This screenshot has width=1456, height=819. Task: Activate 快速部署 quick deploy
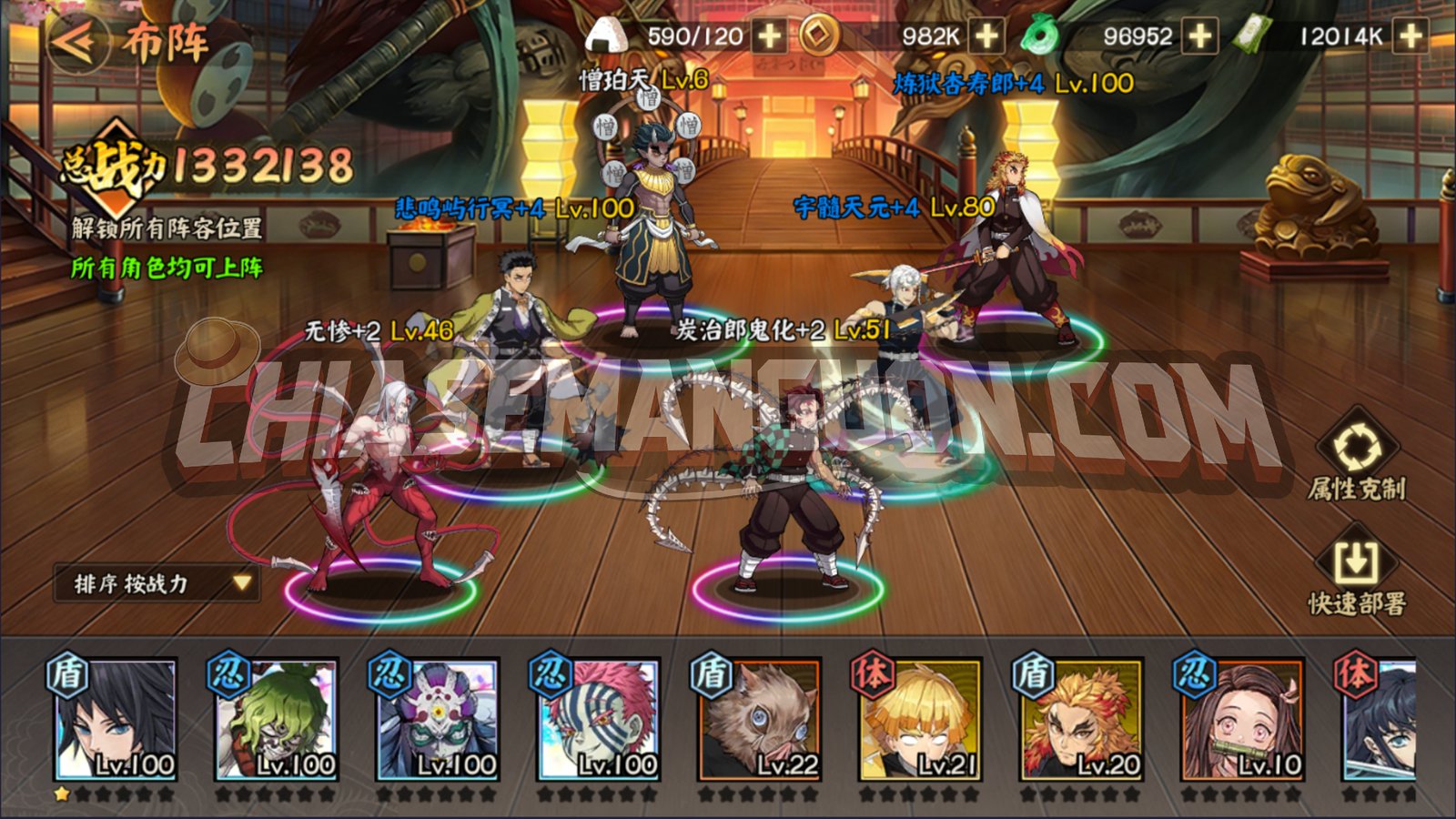point(1356,575)
